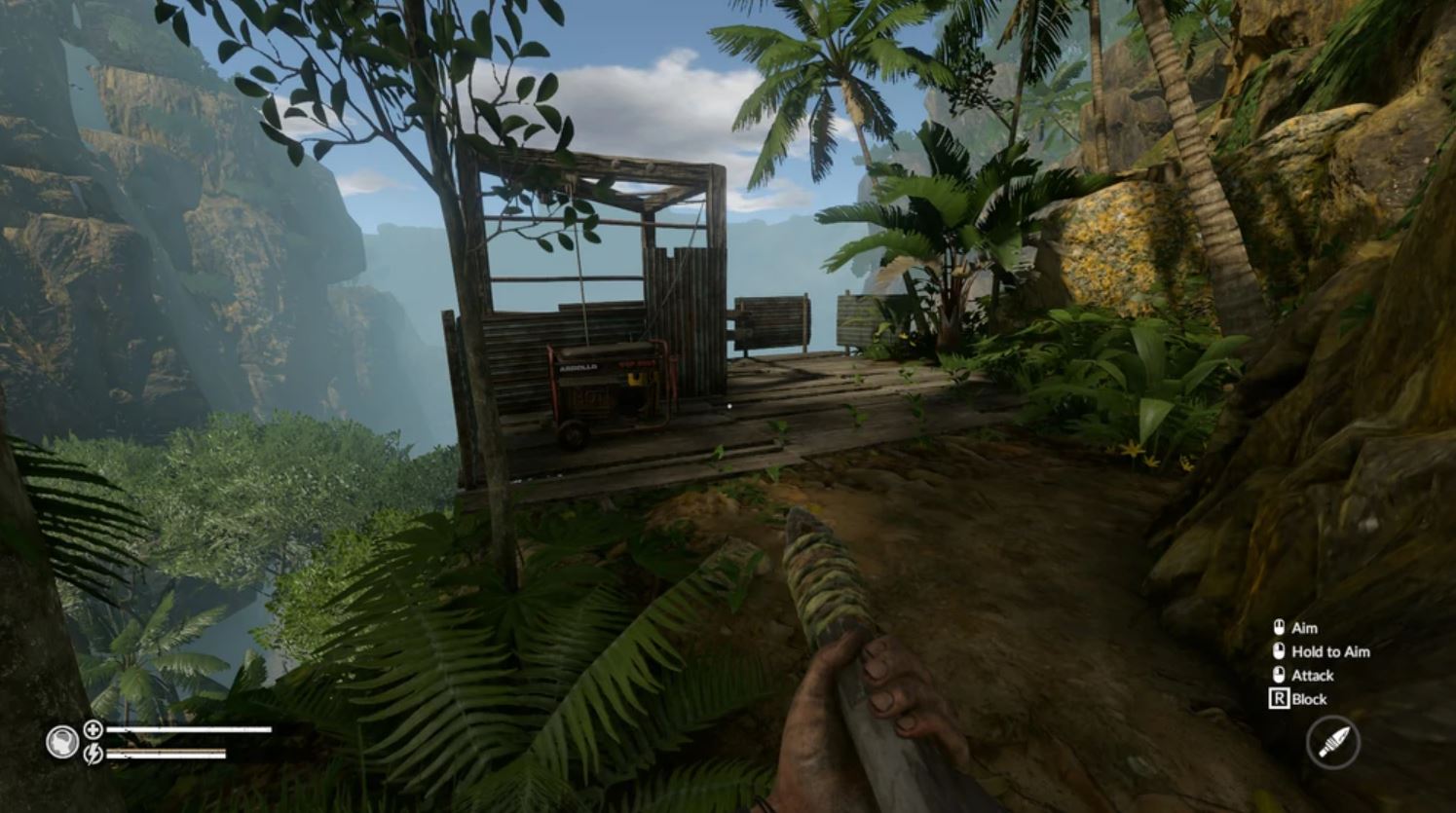Expand the control hints list
The width and height of the screenshot is (1456, 813).
coord(1315,663)
